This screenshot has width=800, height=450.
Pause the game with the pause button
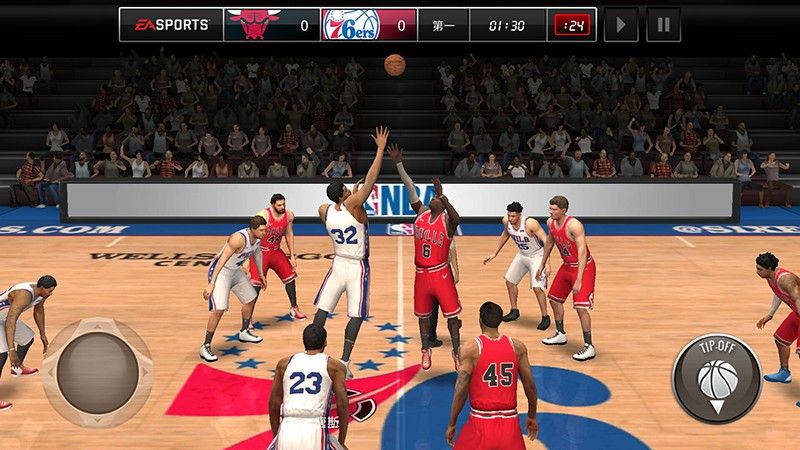pyautogui.click(x=663, y=24)
